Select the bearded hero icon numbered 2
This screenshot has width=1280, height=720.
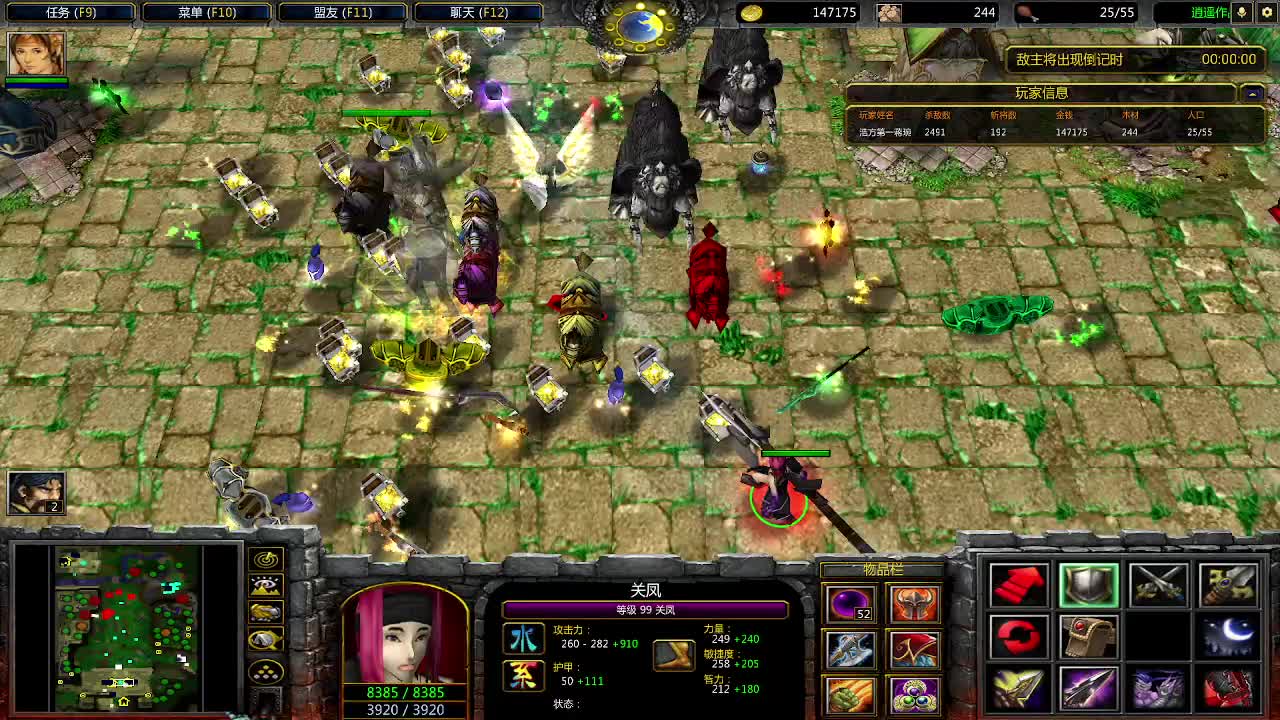(37, 493)
